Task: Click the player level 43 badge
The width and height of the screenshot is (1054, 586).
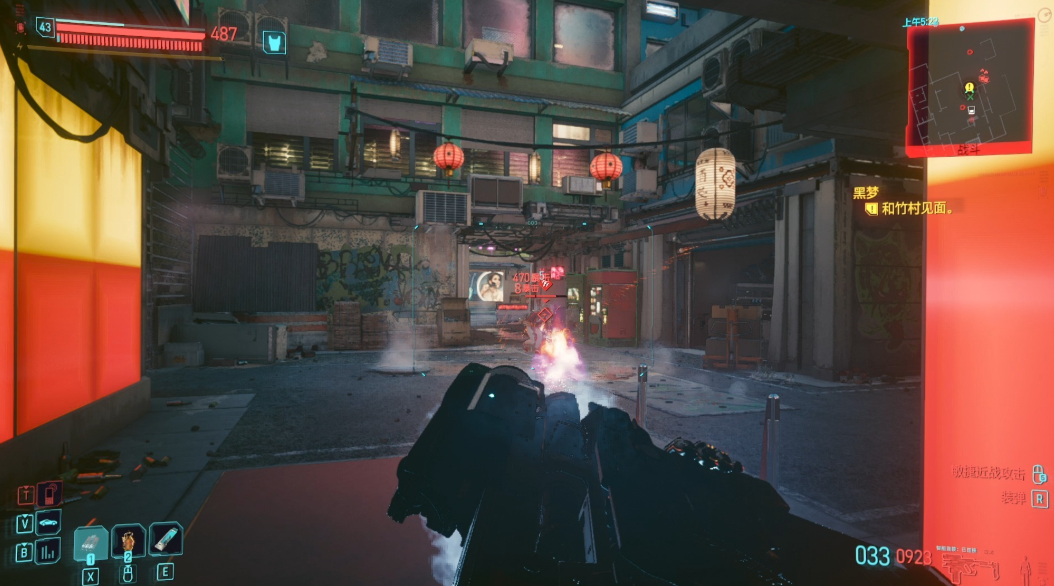Action: tap(45, 27)
